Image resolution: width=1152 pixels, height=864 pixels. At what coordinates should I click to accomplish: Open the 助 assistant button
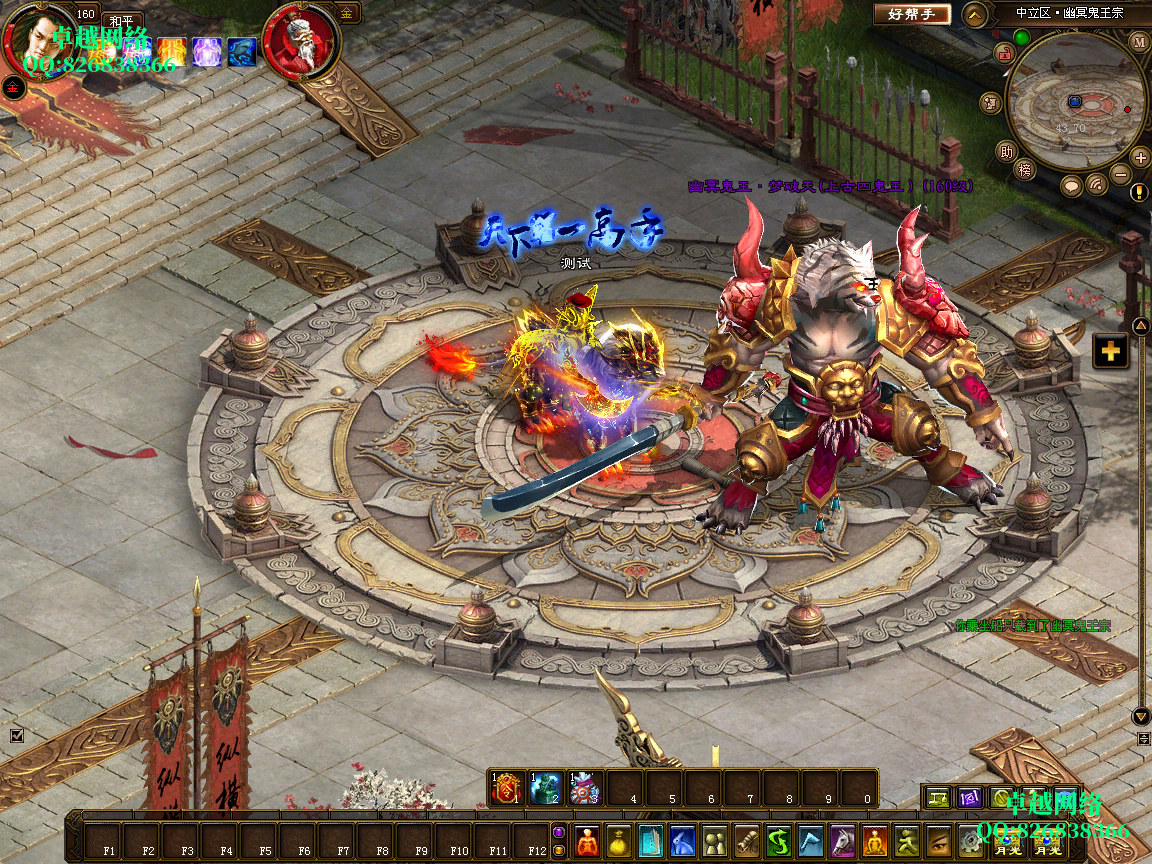(x=1005, y=152)
